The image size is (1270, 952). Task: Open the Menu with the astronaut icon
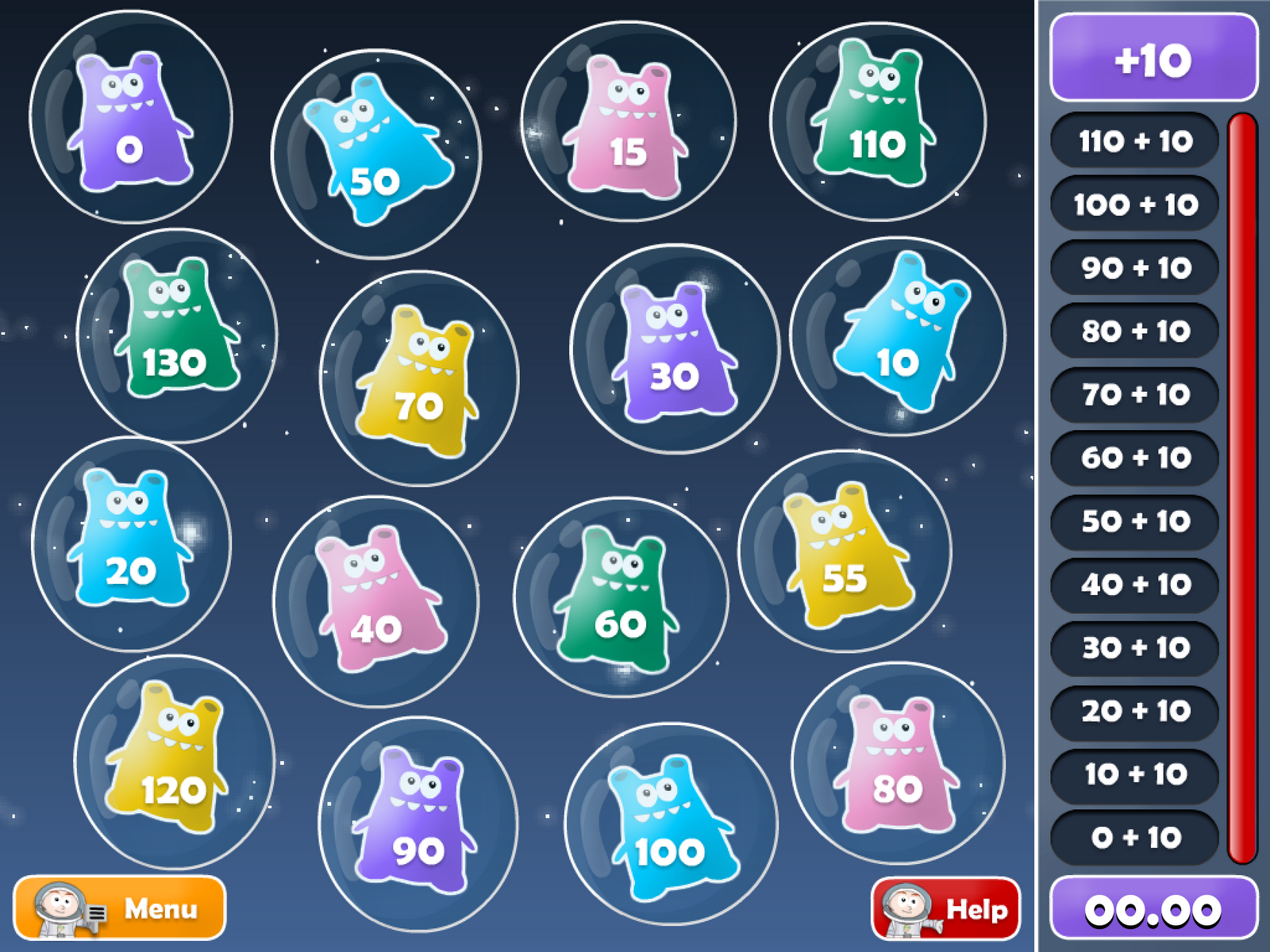click(119, 908)
